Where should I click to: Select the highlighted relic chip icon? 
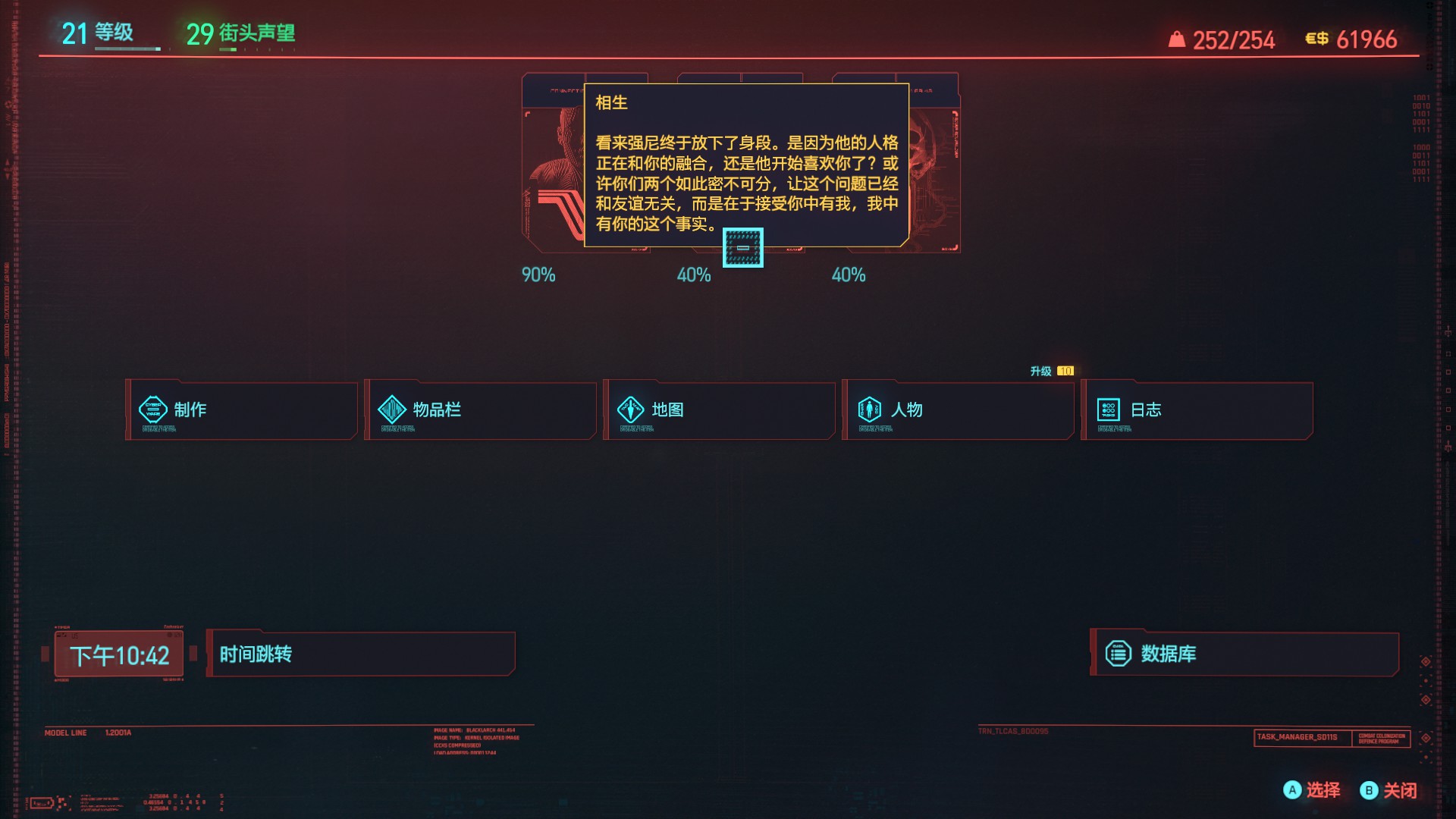742,248
